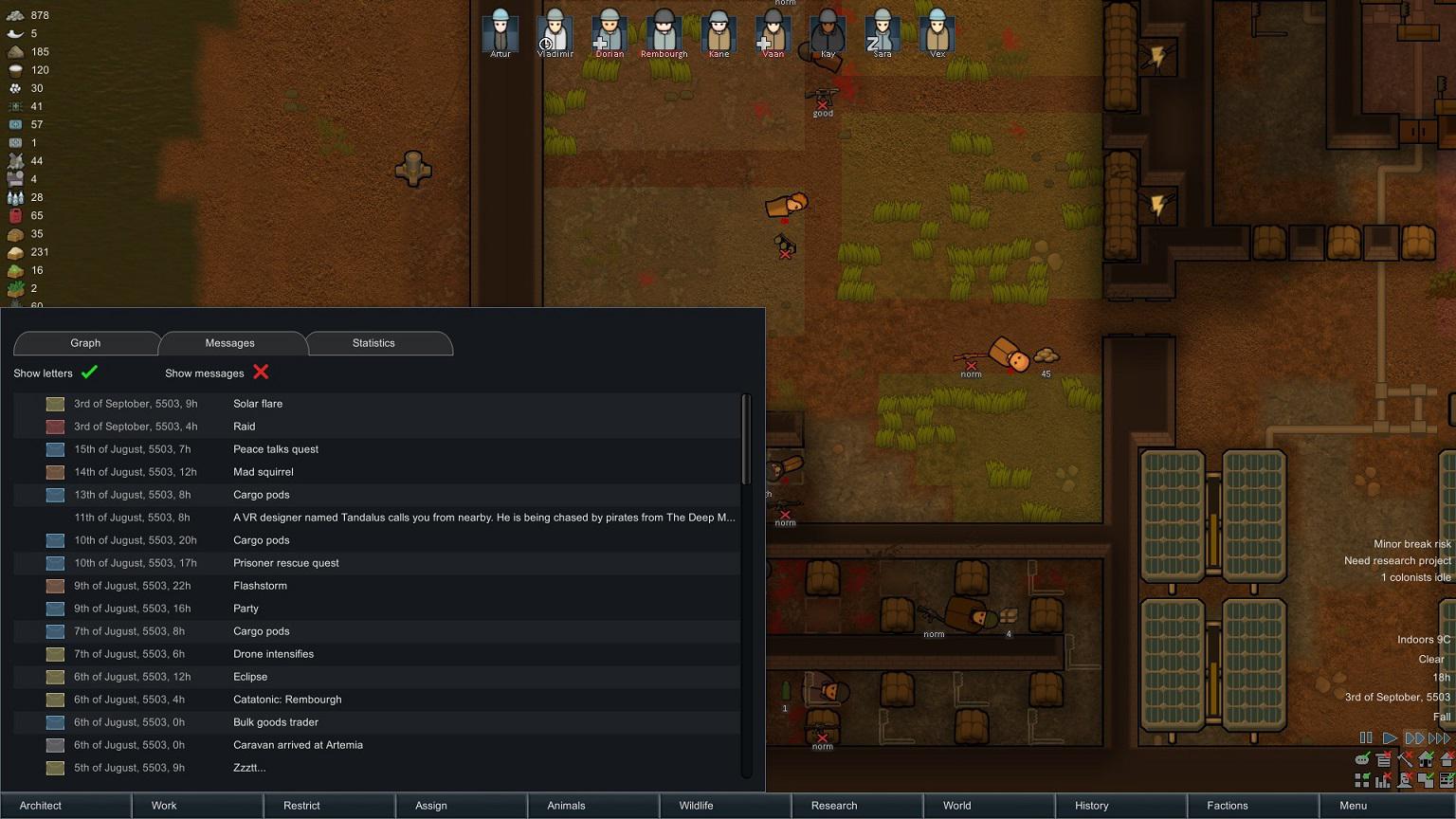
Task: Switch to the Graph tab
Action: tap(85, 343)
